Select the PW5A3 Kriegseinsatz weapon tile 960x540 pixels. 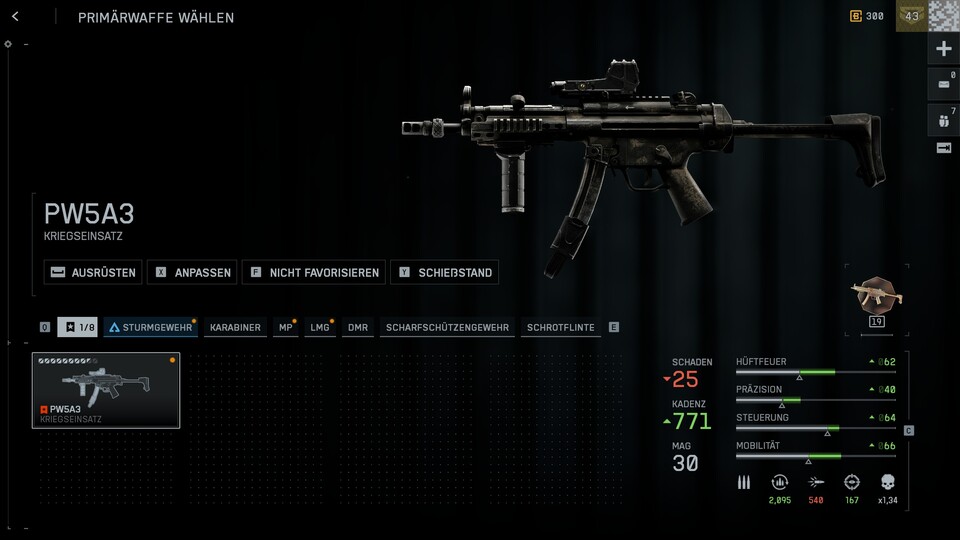[106, 390]
